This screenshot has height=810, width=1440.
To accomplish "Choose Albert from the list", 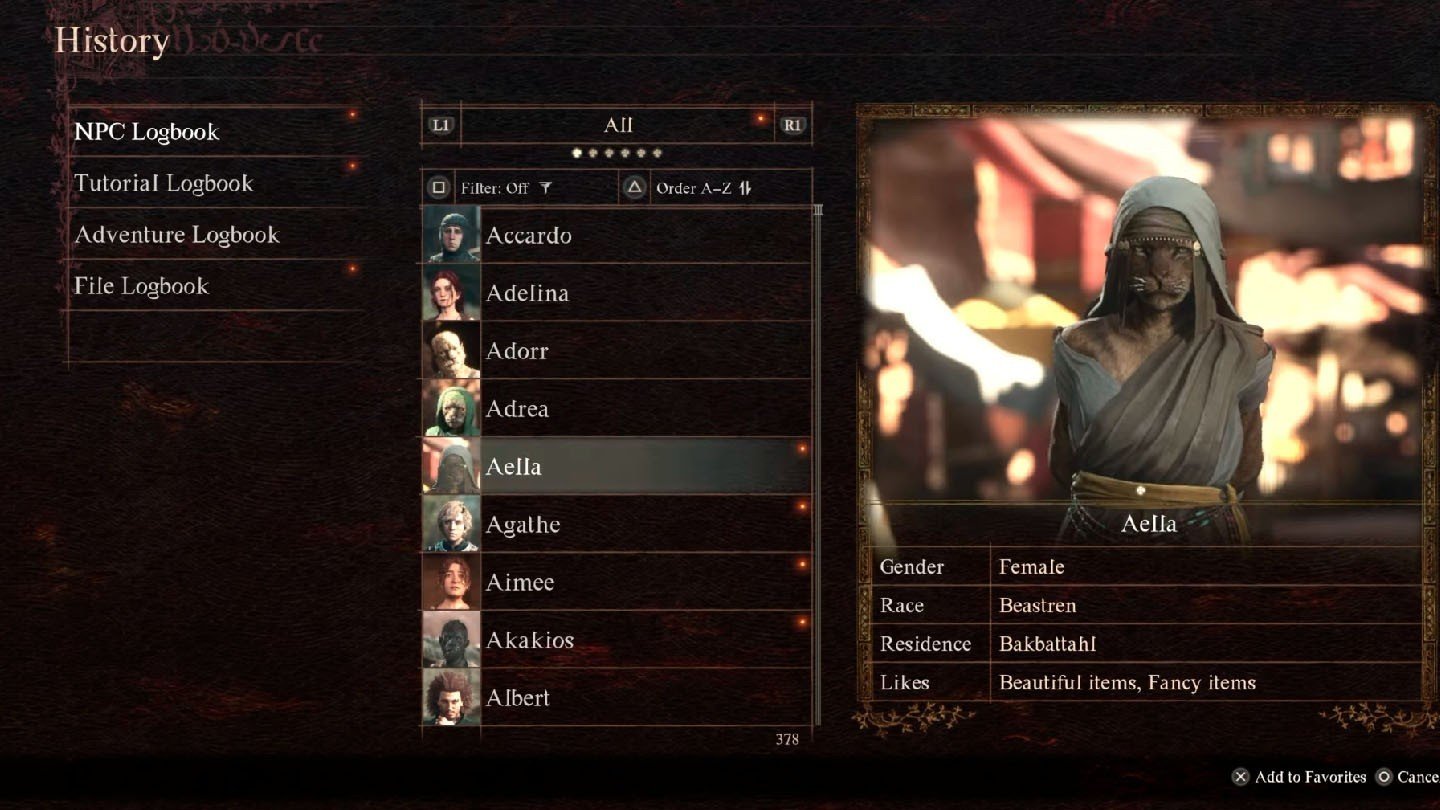I will coord(616,698).
